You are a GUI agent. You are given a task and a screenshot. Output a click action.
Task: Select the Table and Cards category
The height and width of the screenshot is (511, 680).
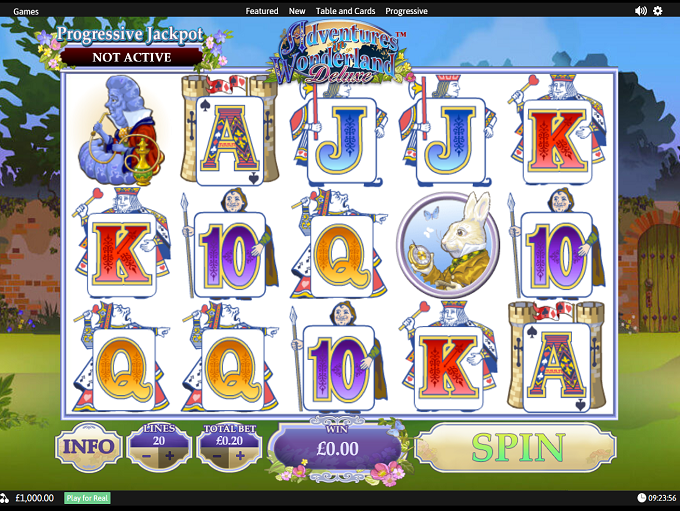(345, 11)
